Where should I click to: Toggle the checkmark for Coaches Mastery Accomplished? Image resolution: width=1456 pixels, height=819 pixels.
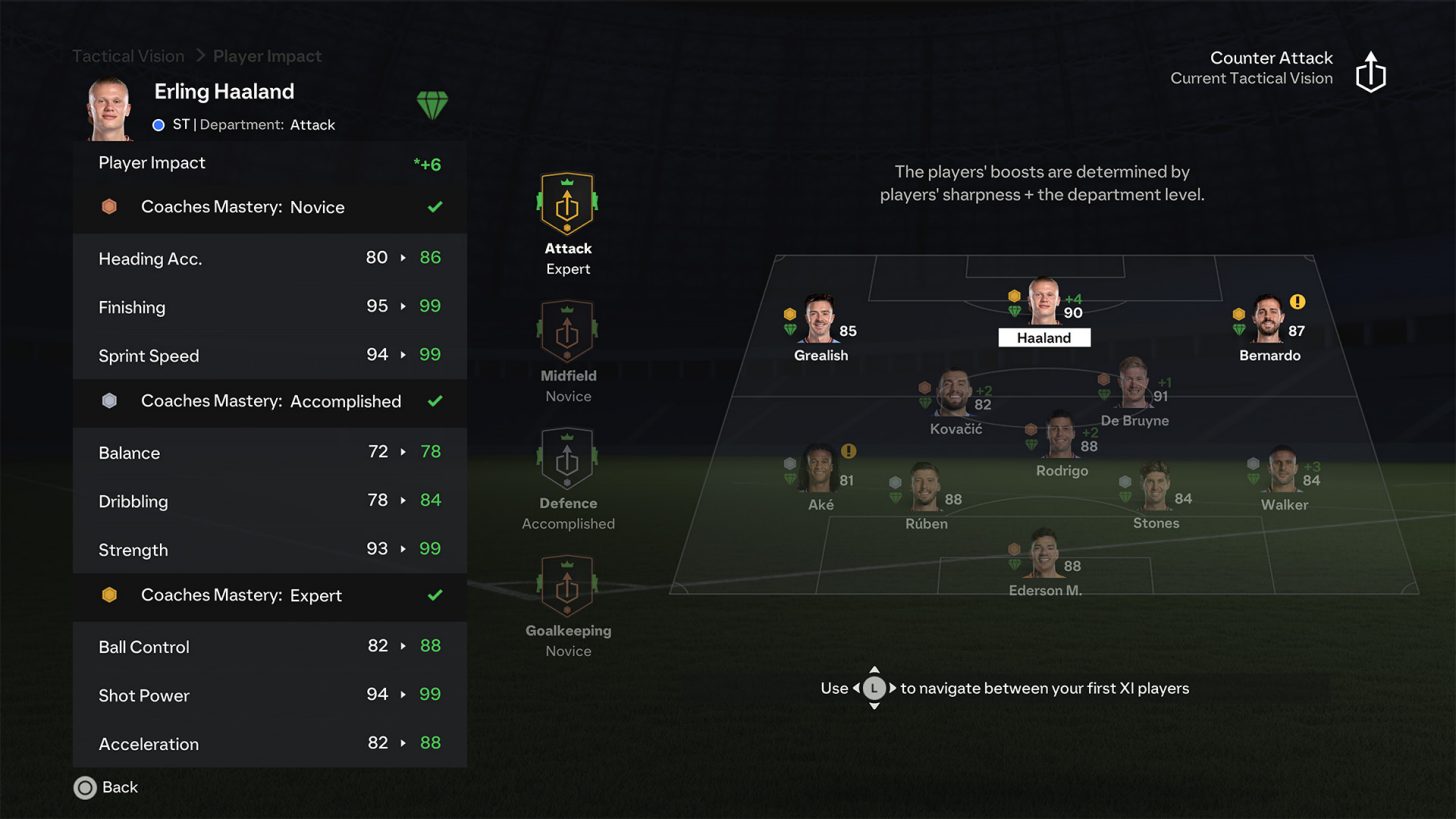tap(434, 402)
